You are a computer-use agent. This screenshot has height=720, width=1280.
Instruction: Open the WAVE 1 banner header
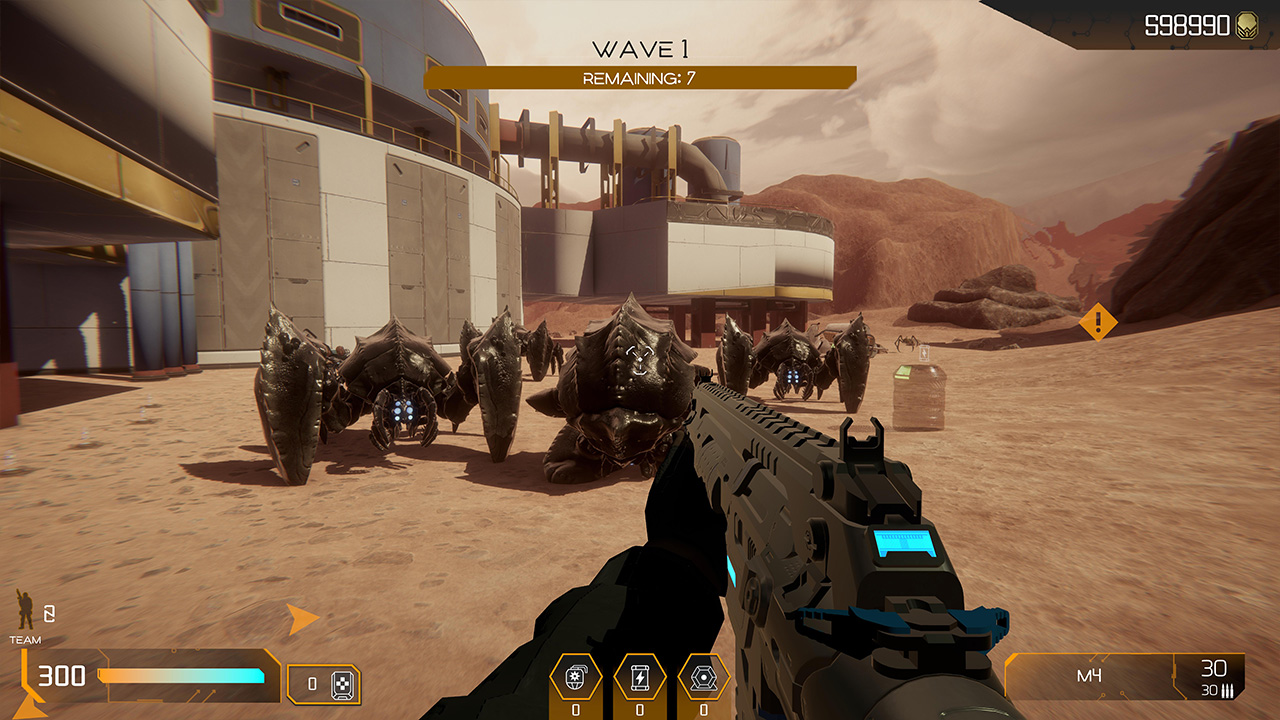(x=640, y=44)
